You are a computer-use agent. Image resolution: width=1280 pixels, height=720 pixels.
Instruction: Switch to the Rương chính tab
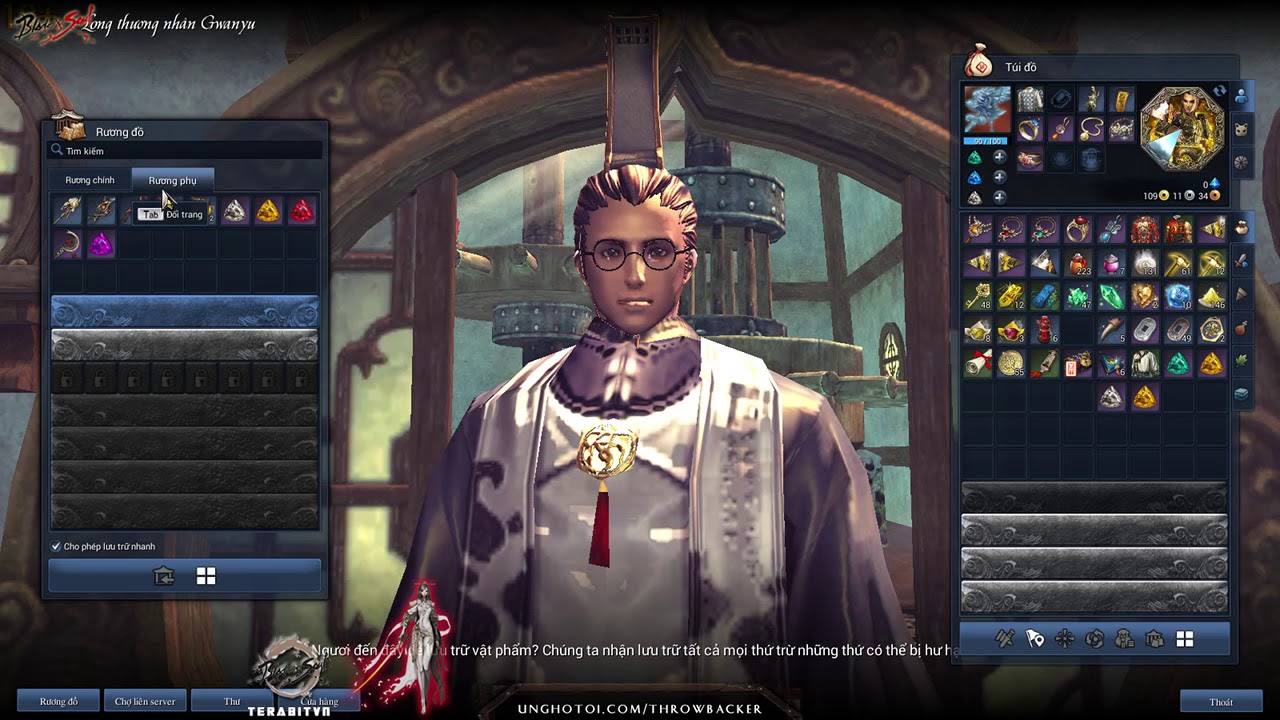(x=90, y=180)
